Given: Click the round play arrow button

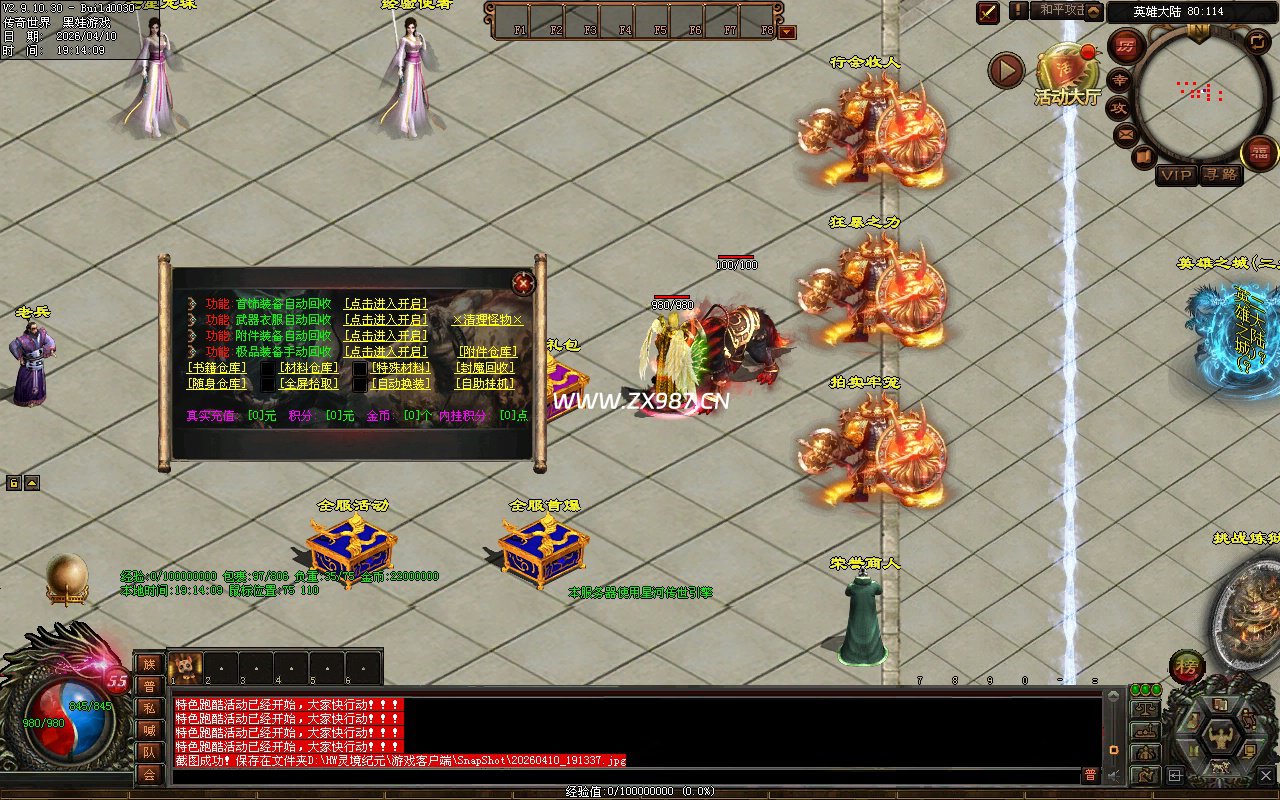Looking at the screenshot, I should pos(1006,70).
